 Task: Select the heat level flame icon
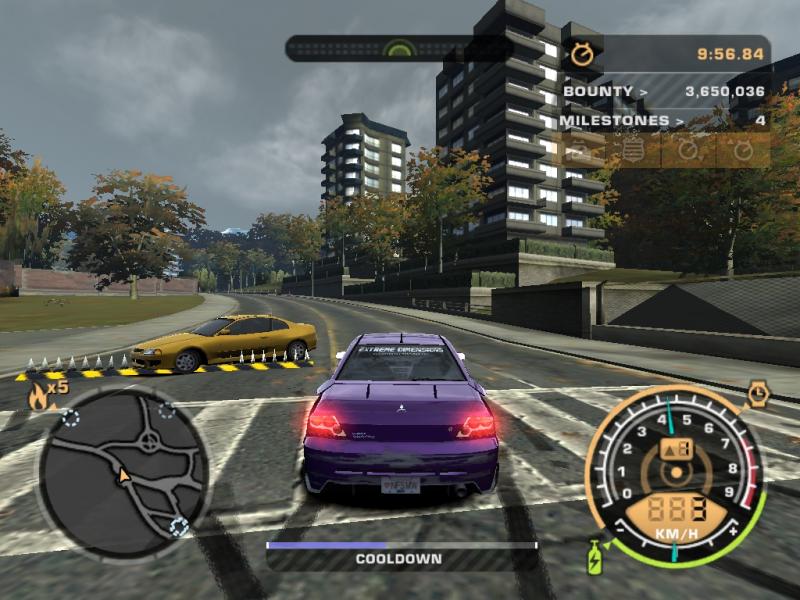(x=40, y=395)
